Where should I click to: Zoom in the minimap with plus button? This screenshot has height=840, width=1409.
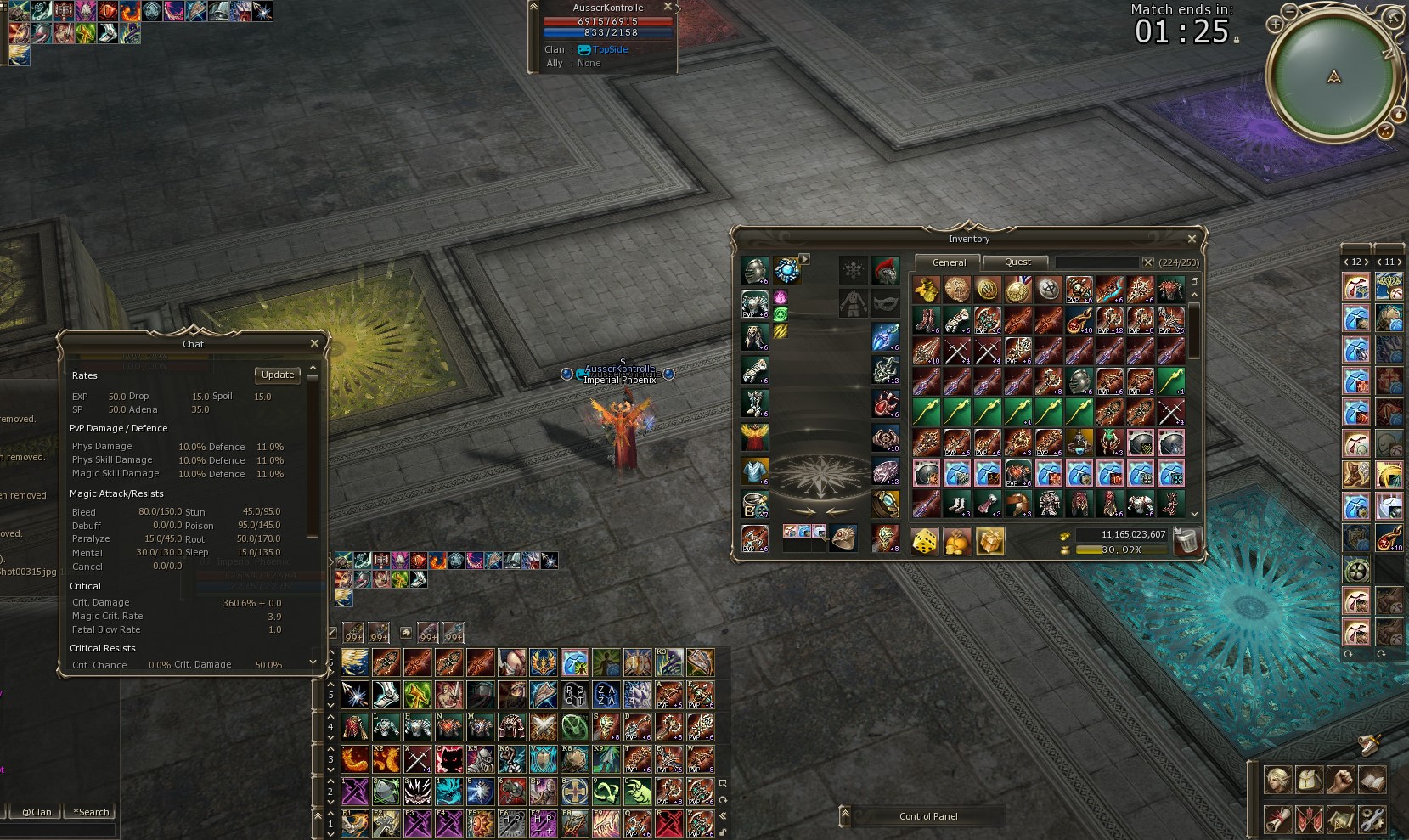click(1275, 25)
